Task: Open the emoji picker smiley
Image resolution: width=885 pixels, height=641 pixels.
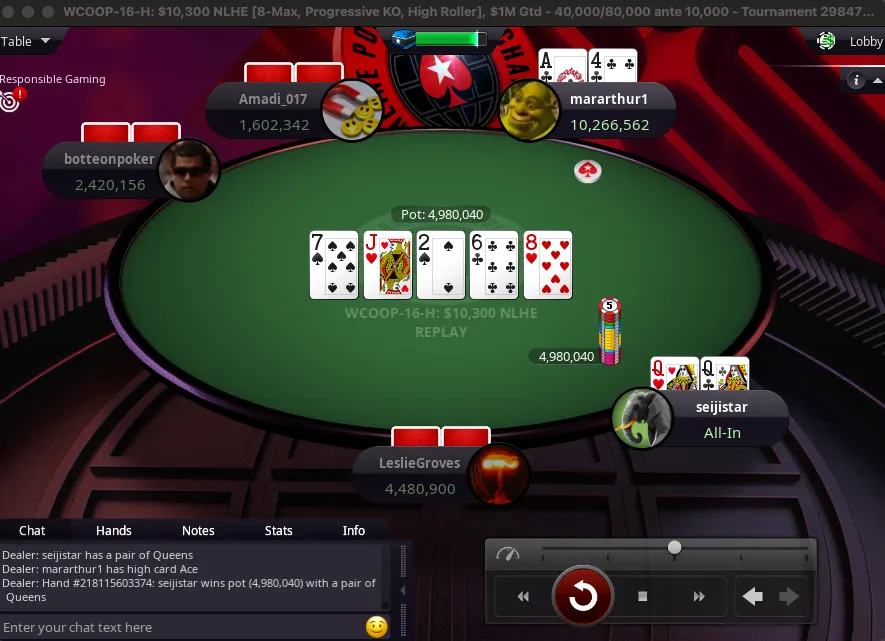Action: coord(376,627)
